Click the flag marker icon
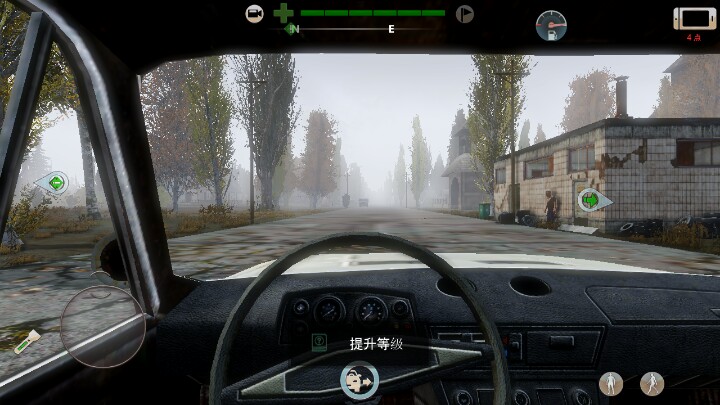 [x=464, y=14]
